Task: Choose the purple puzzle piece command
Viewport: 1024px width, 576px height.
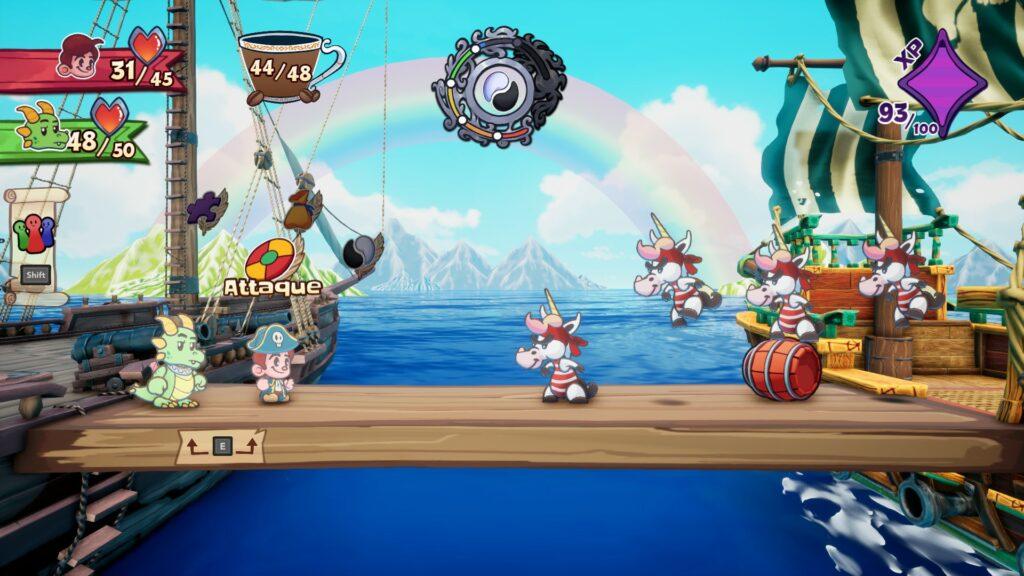Action: 206,209
